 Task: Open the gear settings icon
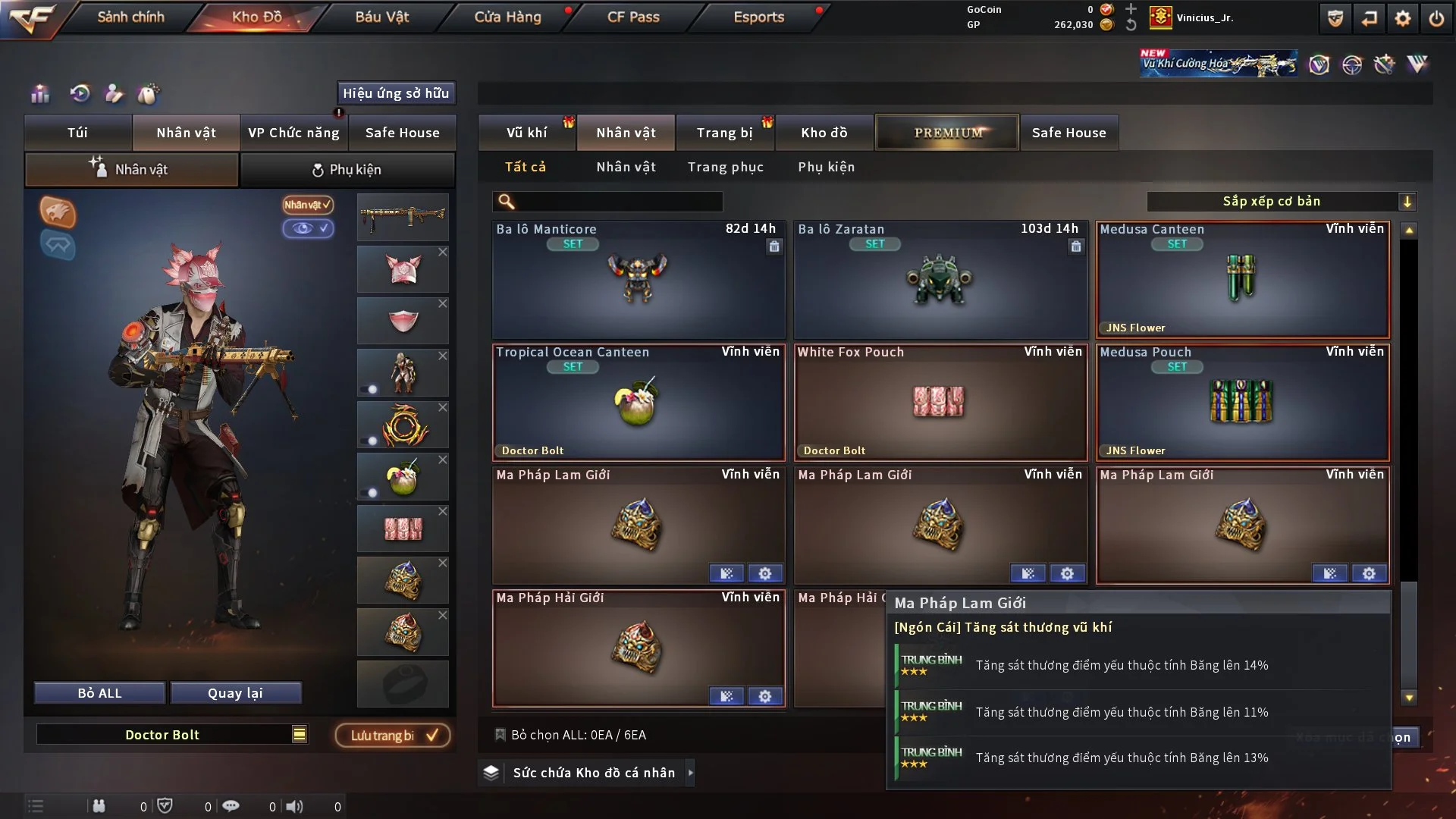pyautogui.click(x=1402, y=18)
